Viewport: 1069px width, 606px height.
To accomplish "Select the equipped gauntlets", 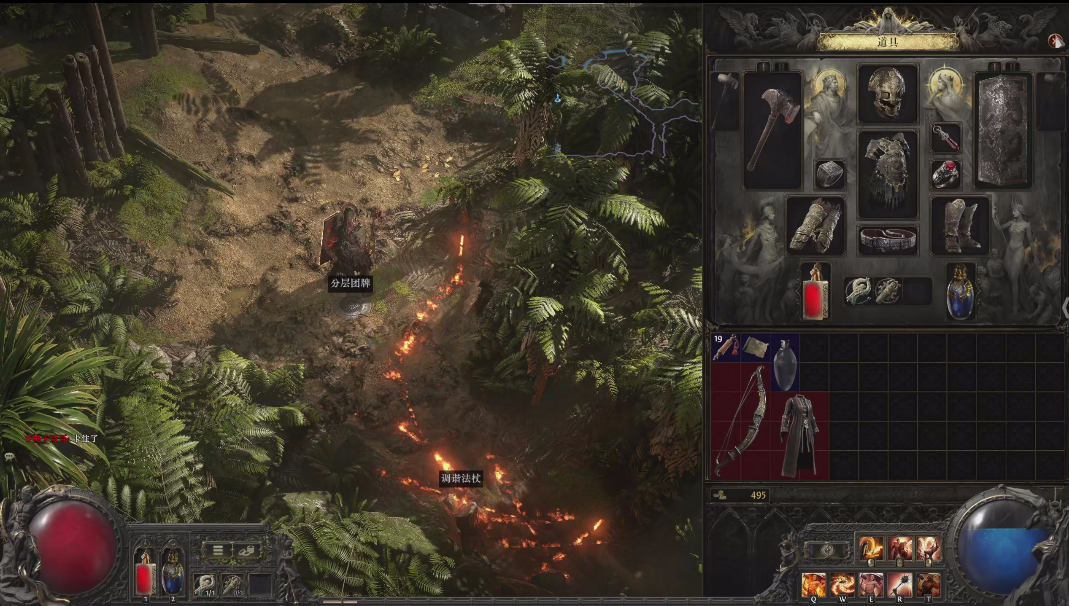I will click(815, 225).
